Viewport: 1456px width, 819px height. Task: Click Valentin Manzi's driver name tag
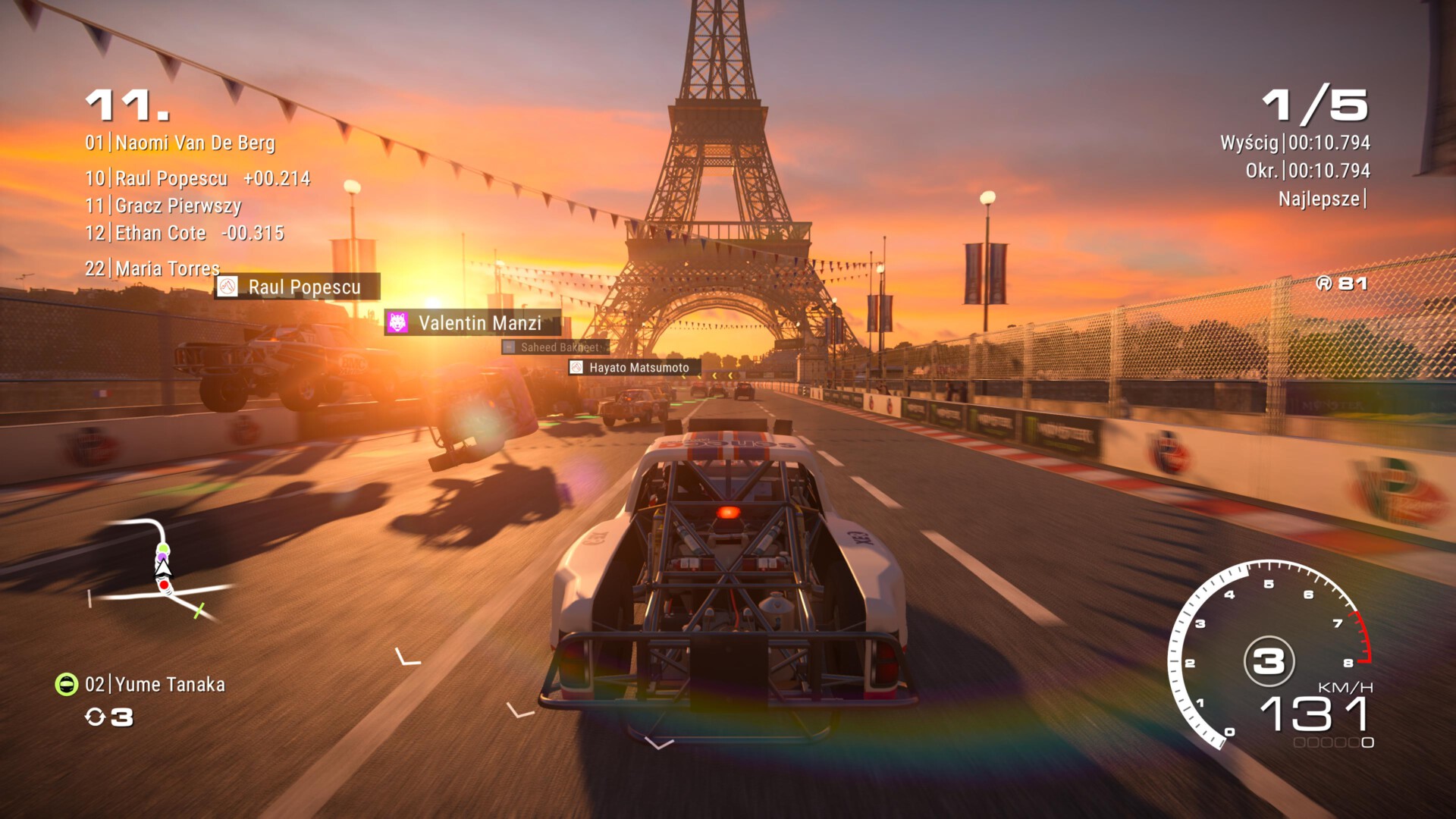pyautogui.click(x=473, y=323)
